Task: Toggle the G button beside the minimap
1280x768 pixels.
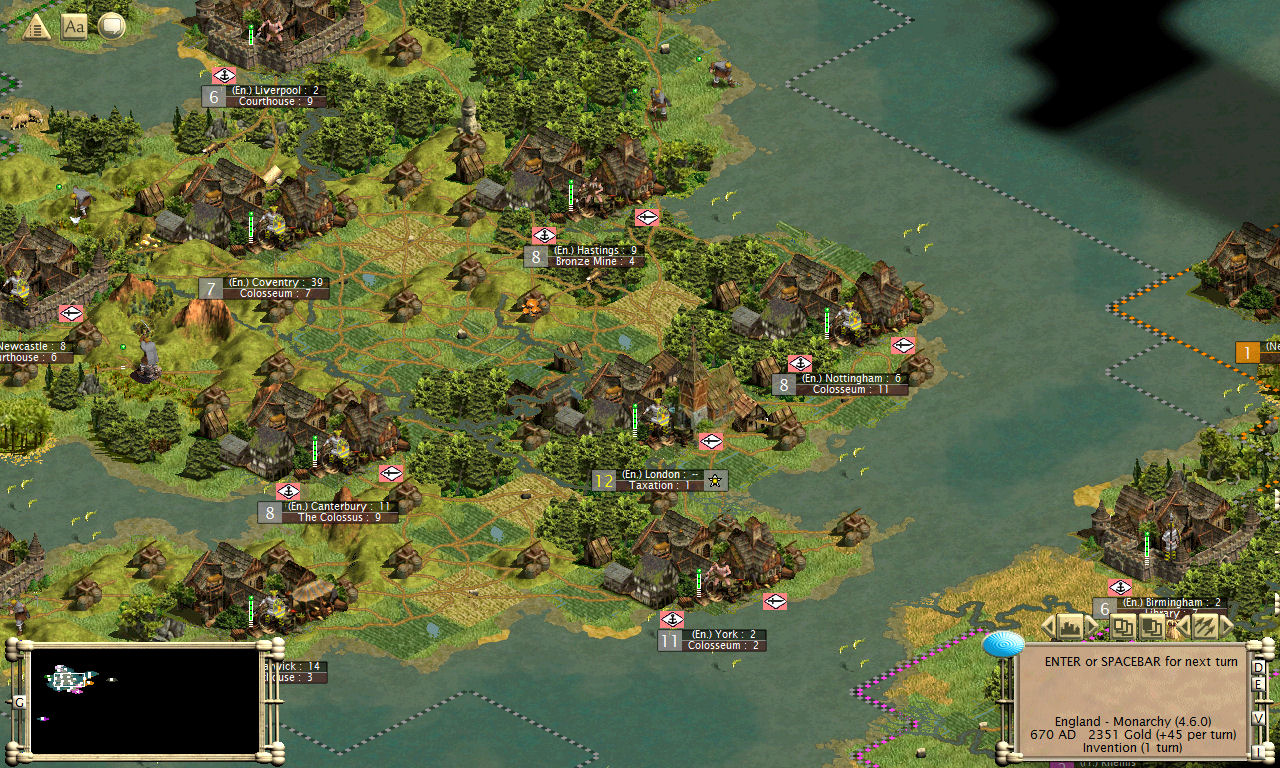Action: pos(19,702)
